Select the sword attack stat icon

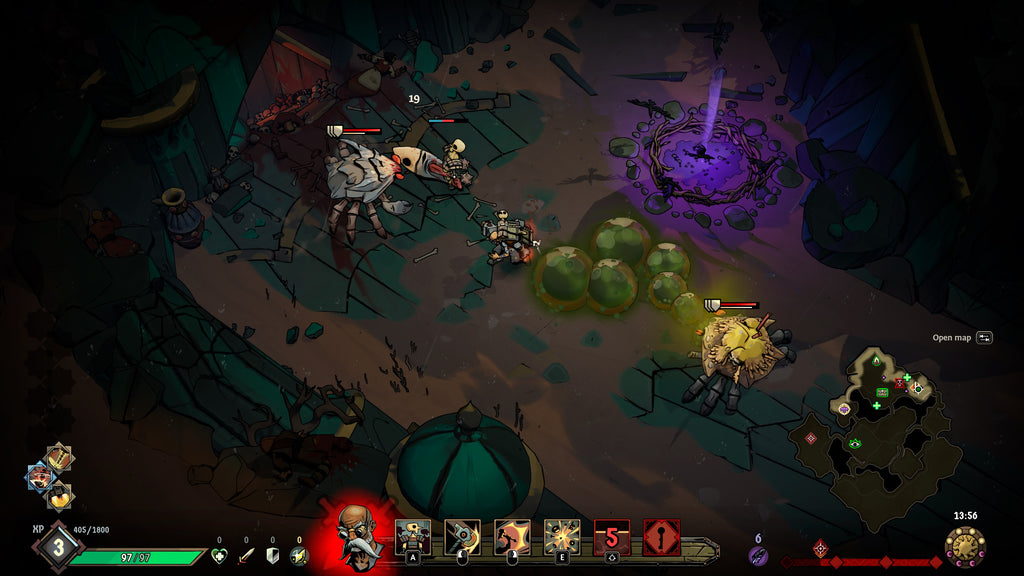(x=246, y=556)
